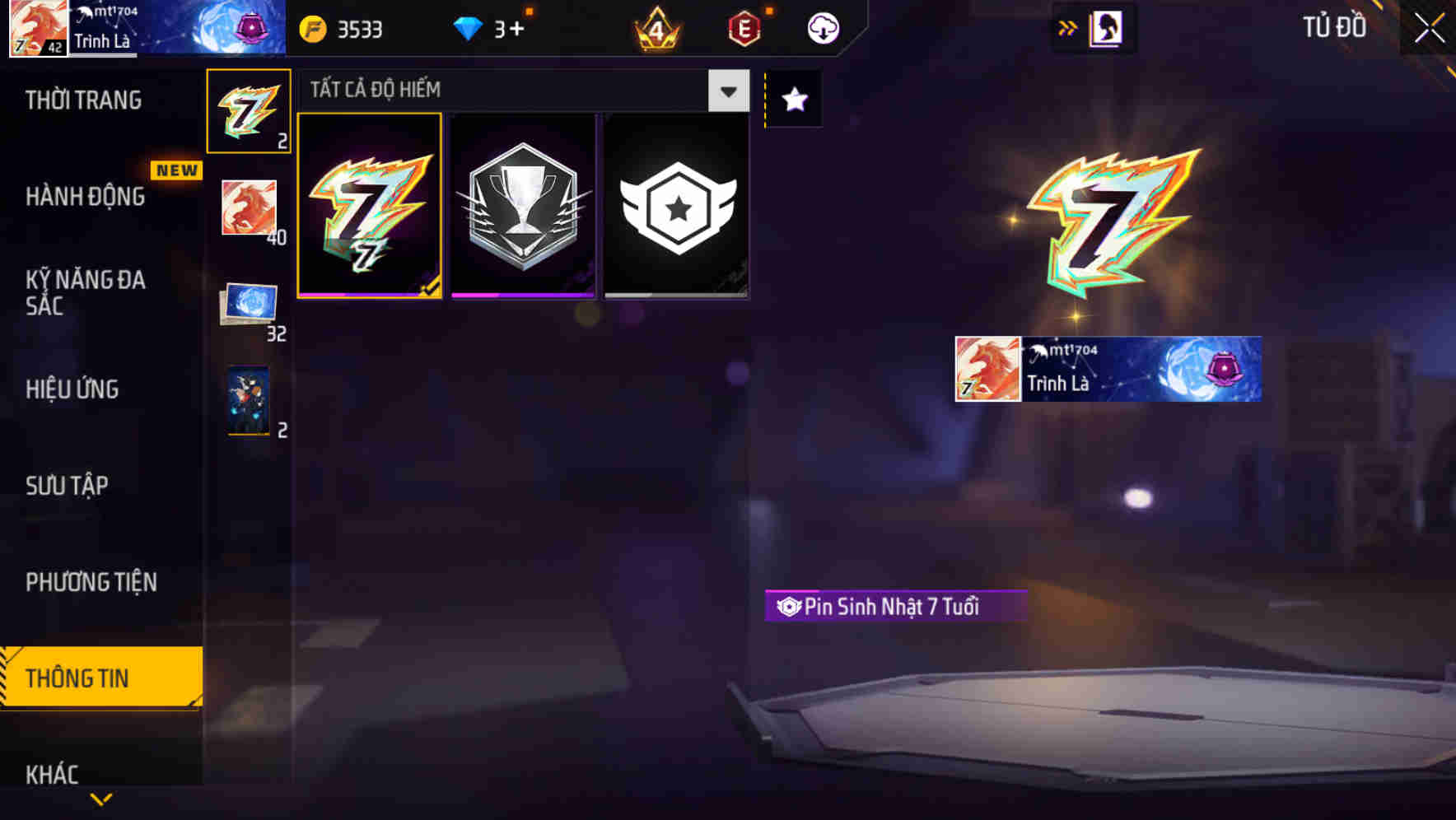Screen dimensions: 1456x820
Task: Open the cloud download icon in top bar
Action: point(821,27)
